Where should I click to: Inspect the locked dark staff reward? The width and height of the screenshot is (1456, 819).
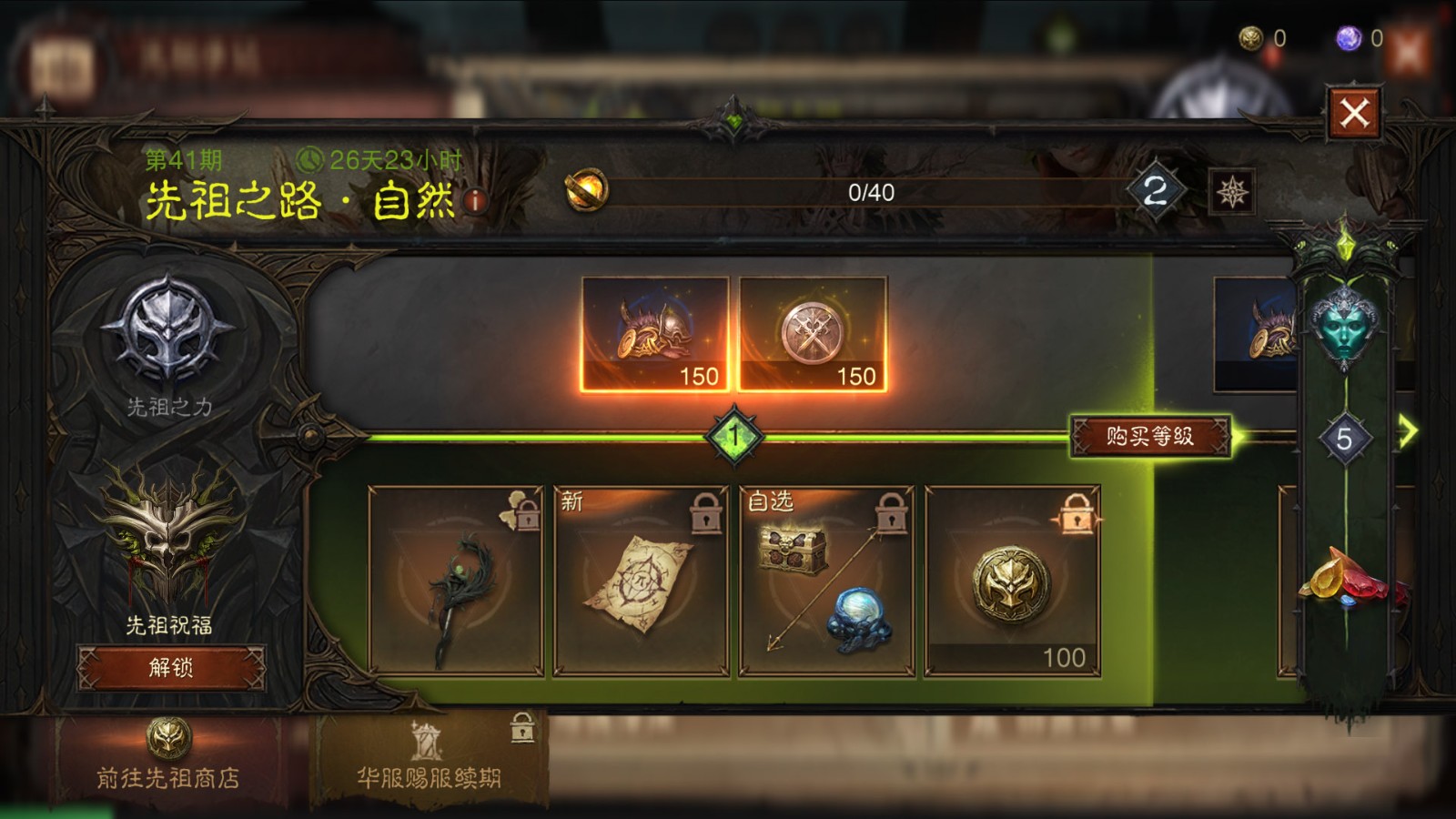point(456,581)
